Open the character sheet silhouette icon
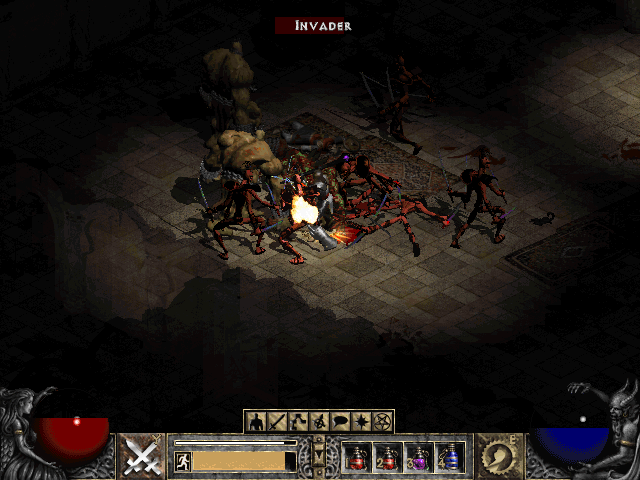 (255, 421)
